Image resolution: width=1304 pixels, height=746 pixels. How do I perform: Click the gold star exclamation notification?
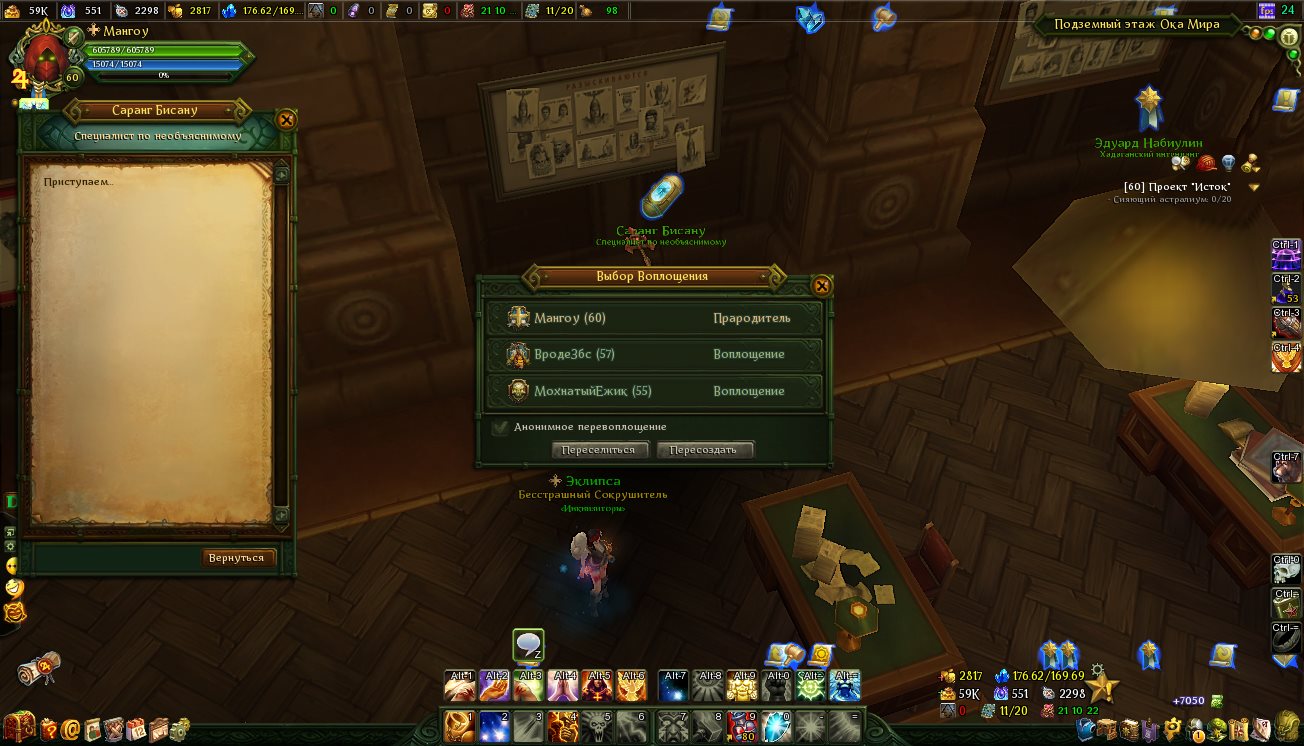click(x=1102, y=686)
